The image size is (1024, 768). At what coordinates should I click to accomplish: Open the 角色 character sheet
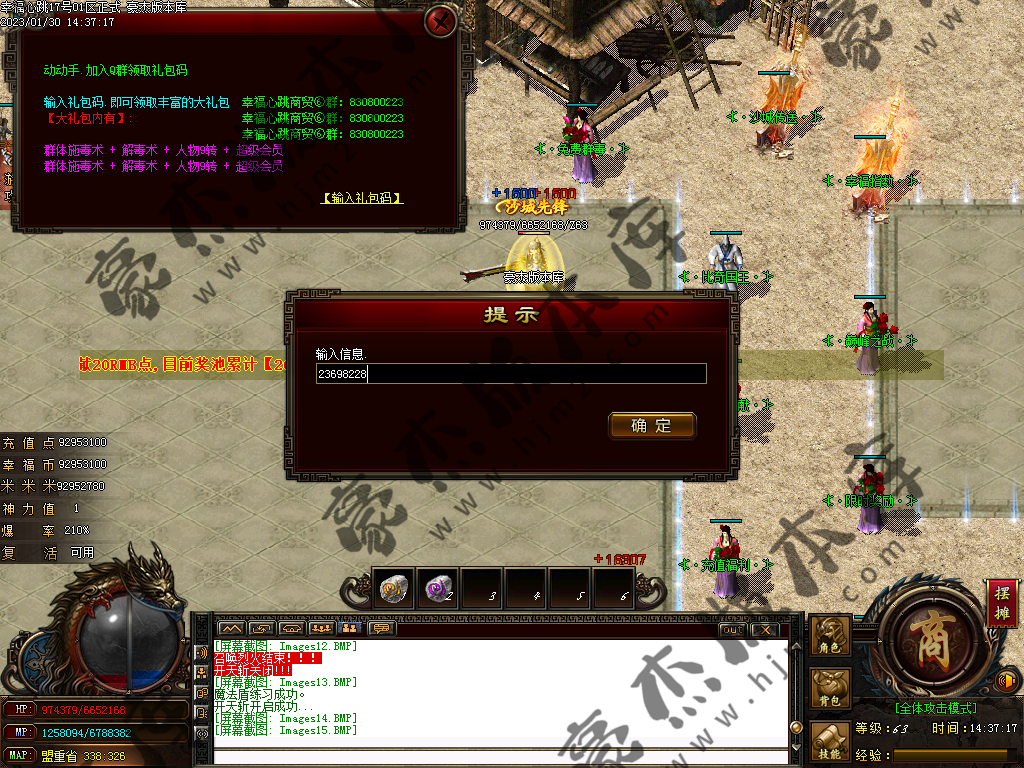pyautogui.click(x=830, y=637)
